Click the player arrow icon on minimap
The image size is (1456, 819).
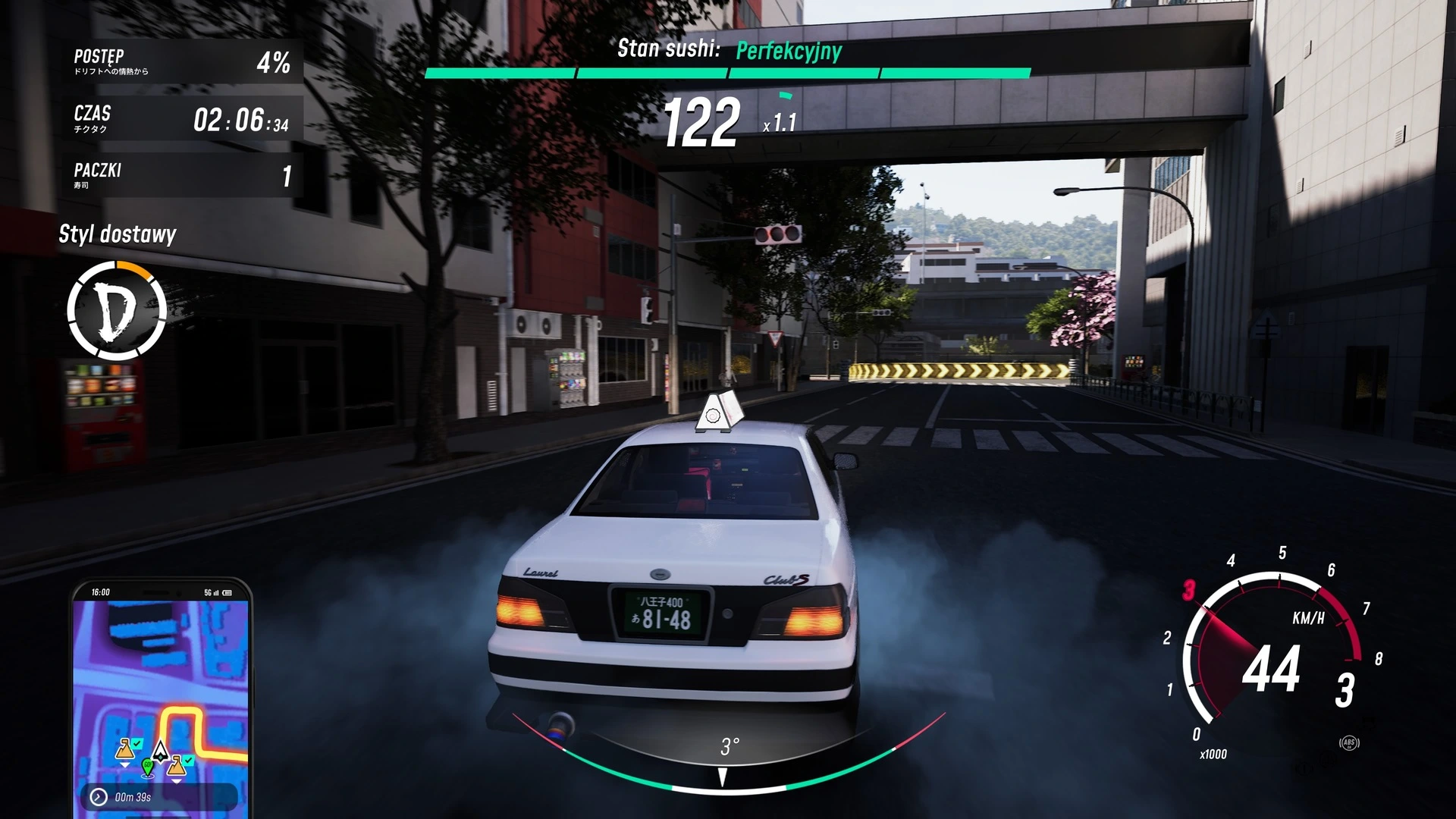point(160,753)
